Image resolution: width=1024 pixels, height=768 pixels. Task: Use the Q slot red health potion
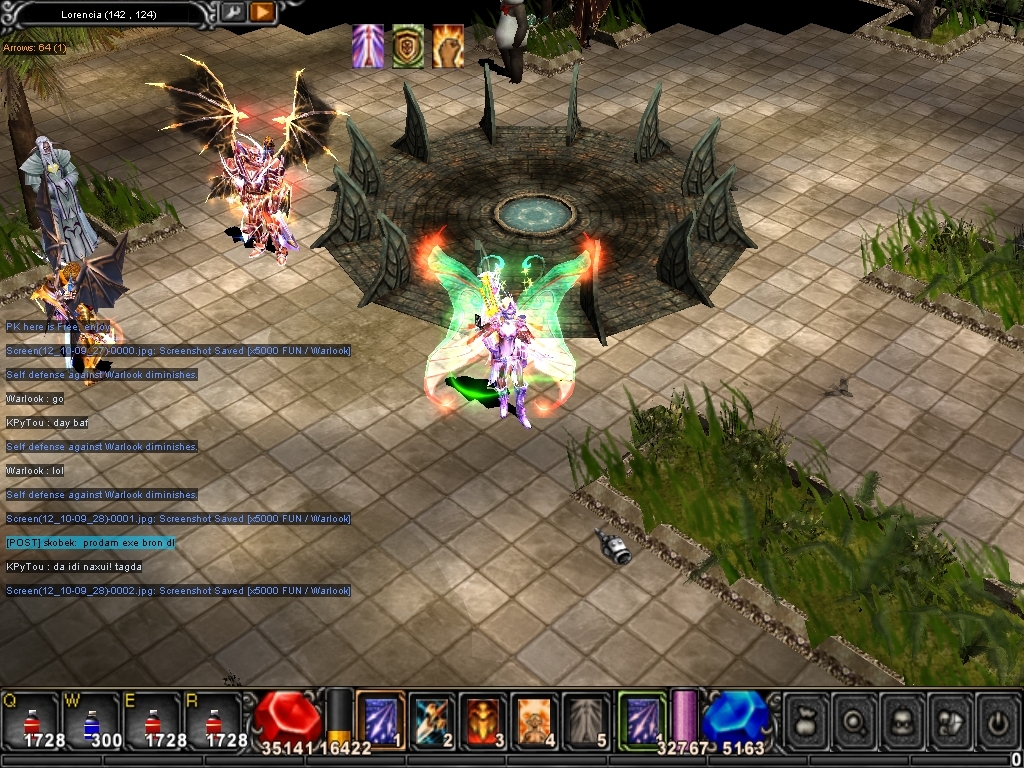click(30, 718)
